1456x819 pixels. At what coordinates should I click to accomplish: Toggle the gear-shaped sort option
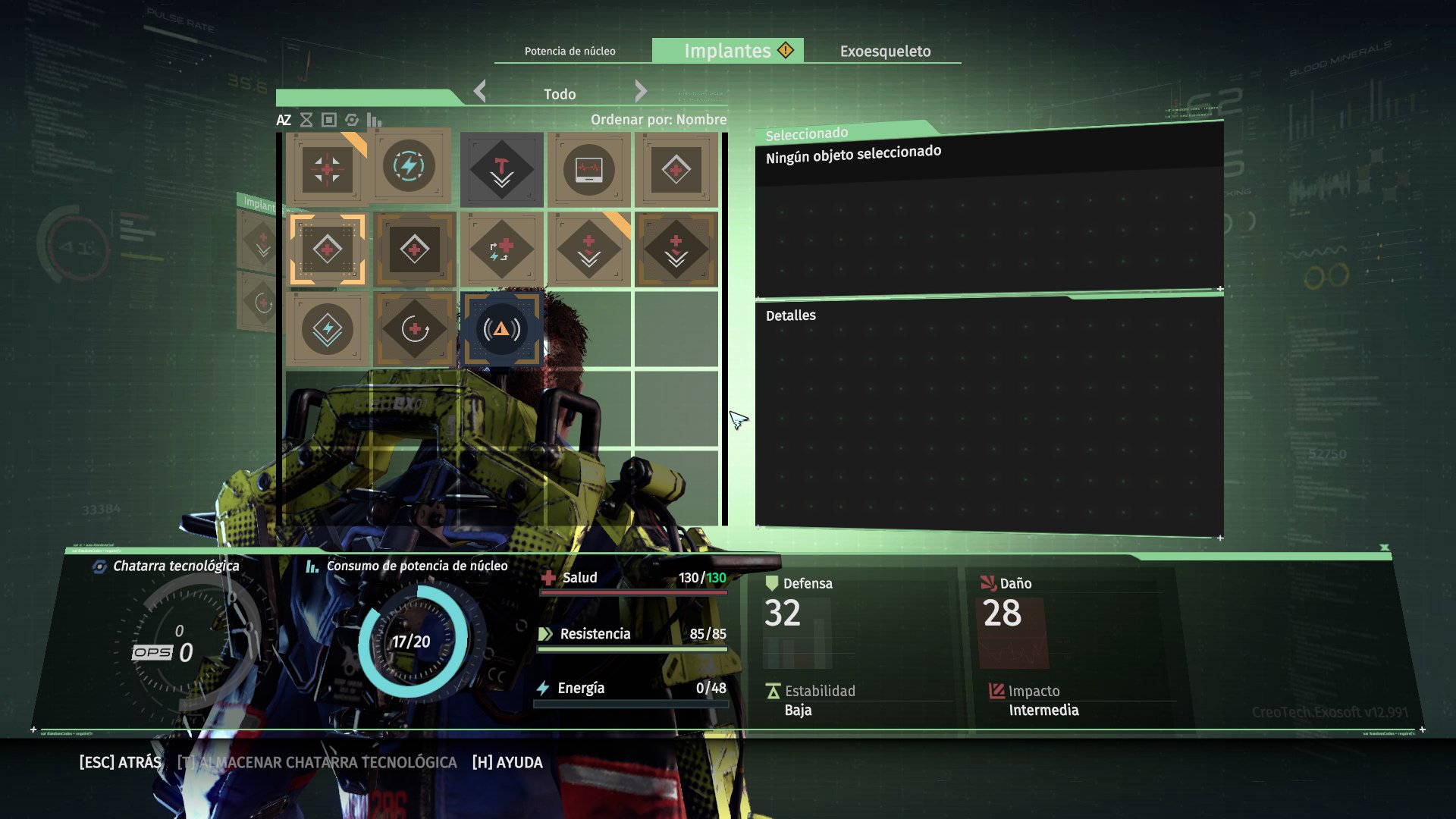point(350,119)
